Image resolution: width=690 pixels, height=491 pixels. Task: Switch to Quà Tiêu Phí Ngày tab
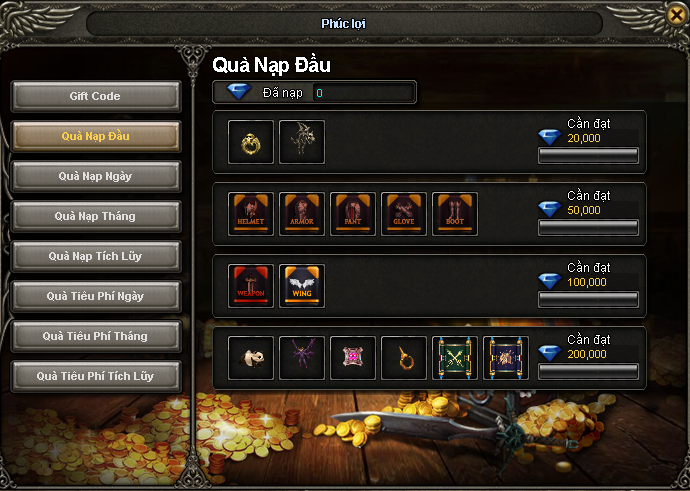pos(96,296)
